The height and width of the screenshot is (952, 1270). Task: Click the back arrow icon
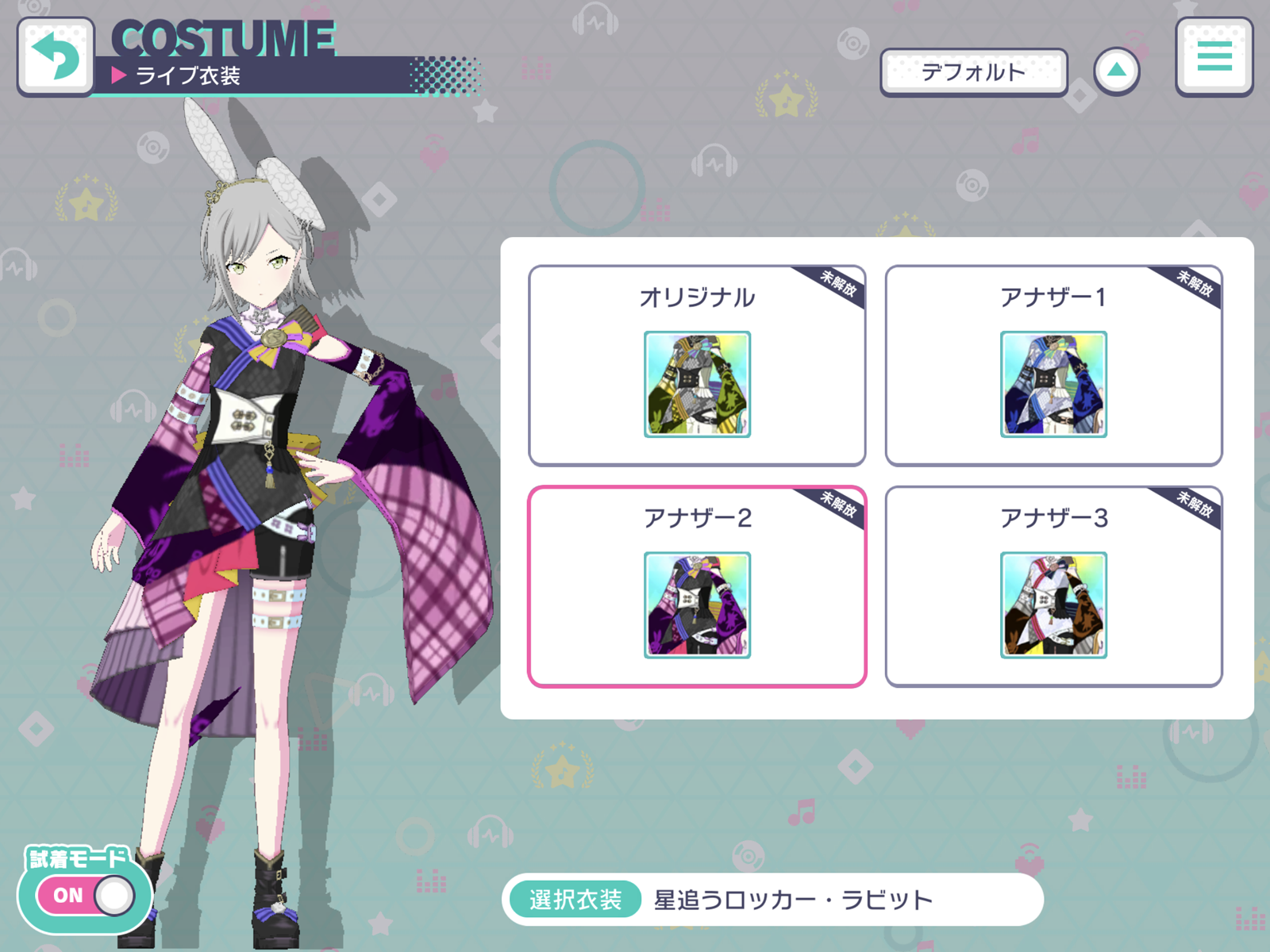tap(56, 52)
